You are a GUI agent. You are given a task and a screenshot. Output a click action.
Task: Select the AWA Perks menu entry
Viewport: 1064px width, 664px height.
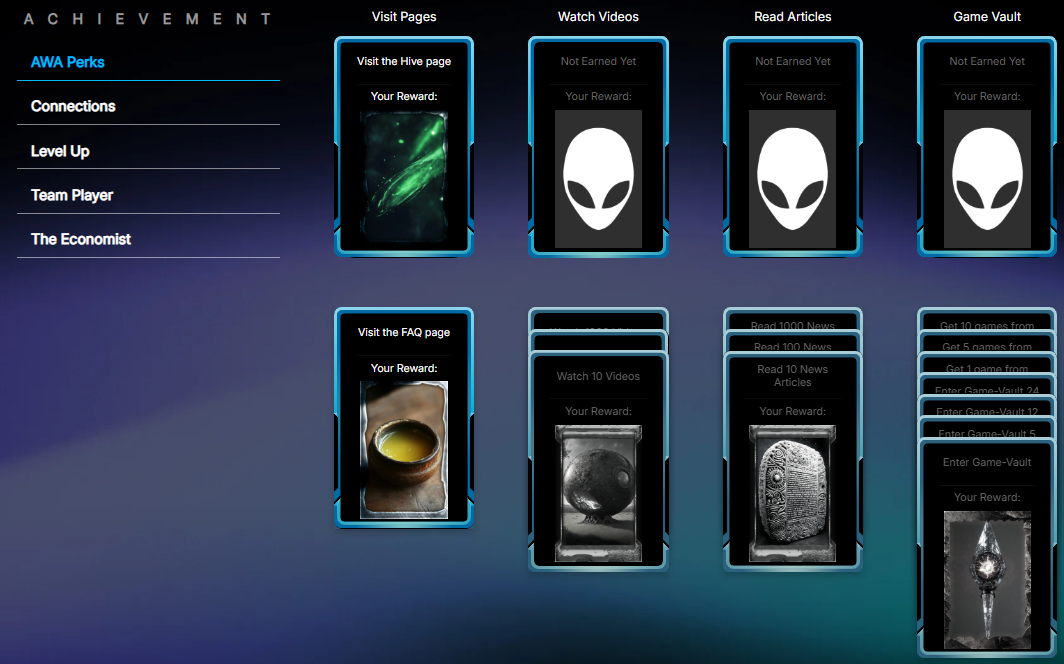click(68, 62)
